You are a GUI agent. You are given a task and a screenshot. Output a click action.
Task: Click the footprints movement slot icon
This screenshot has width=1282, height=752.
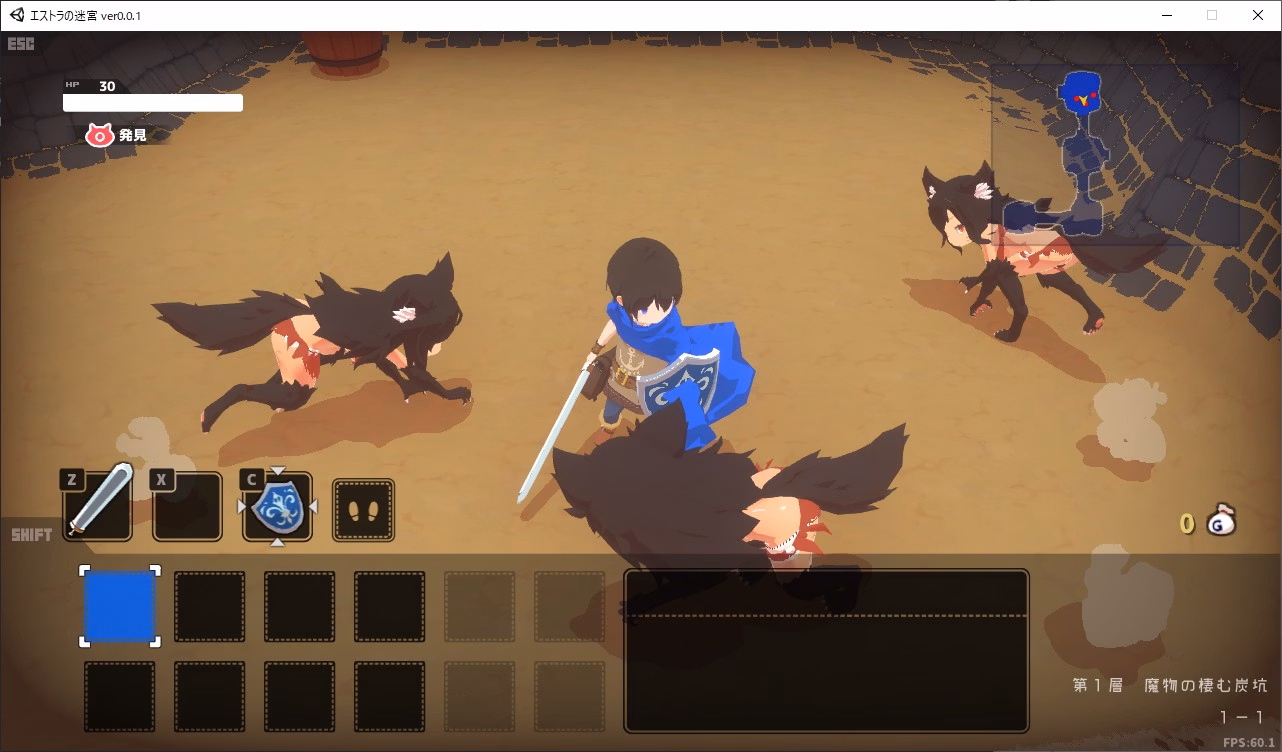tap(361, 509)
